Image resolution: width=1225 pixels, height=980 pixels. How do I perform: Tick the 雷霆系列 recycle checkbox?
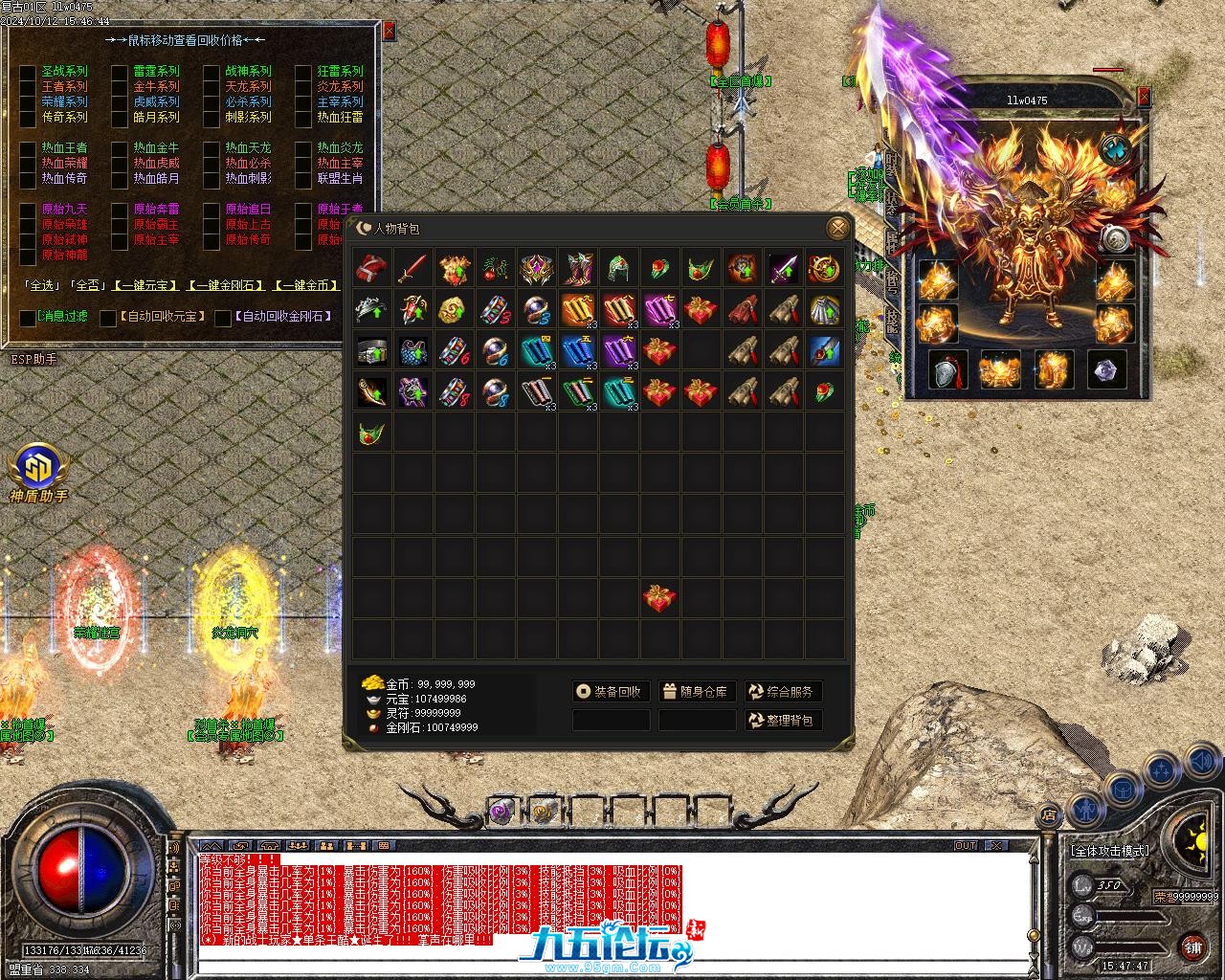pyautogui.click(x=120, y=72)
